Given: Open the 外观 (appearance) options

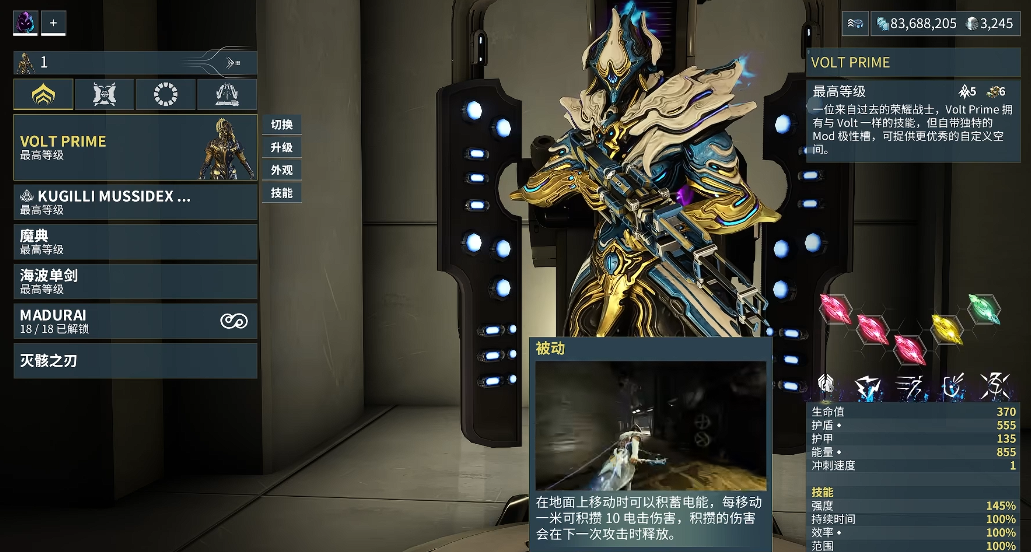Looking at the screenshot, I should 281,170.
